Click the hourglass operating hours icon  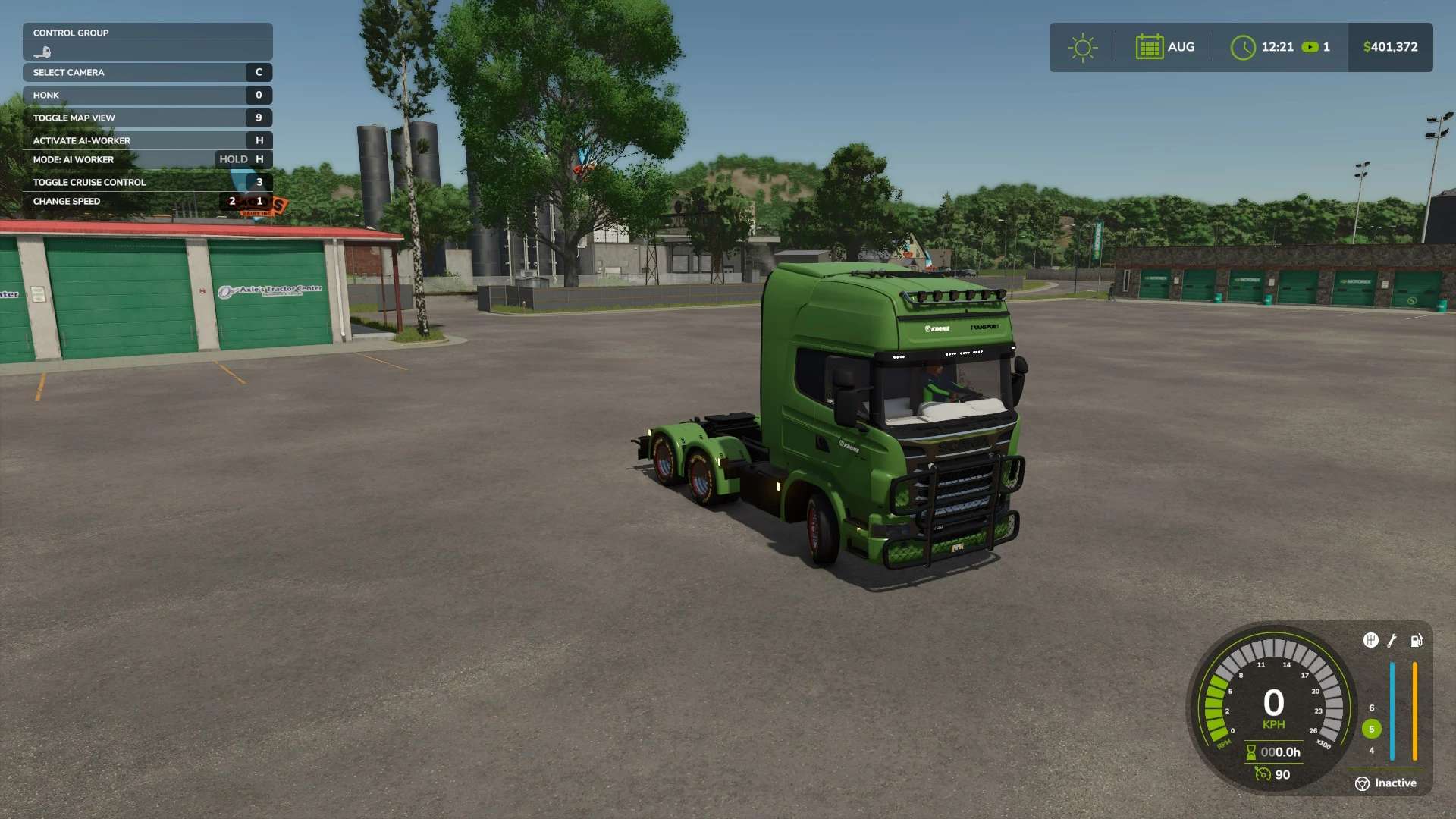(1250, 752)
